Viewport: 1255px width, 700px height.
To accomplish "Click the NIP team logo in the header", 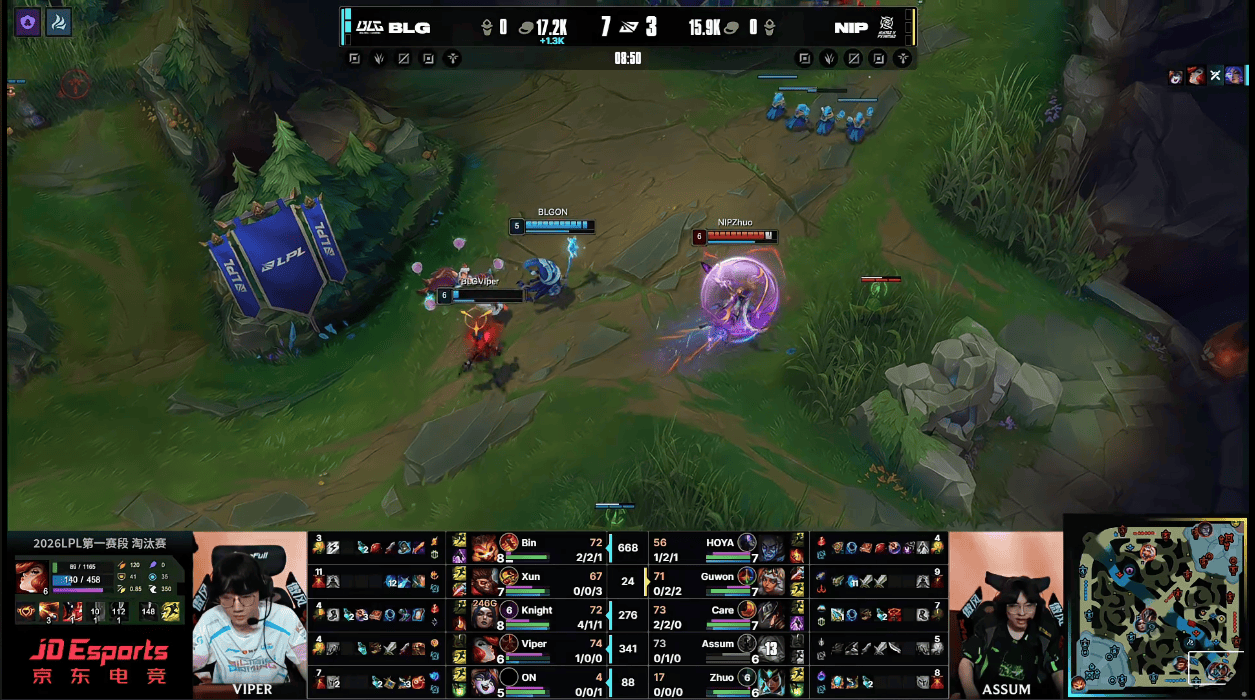I will [886, 27].
